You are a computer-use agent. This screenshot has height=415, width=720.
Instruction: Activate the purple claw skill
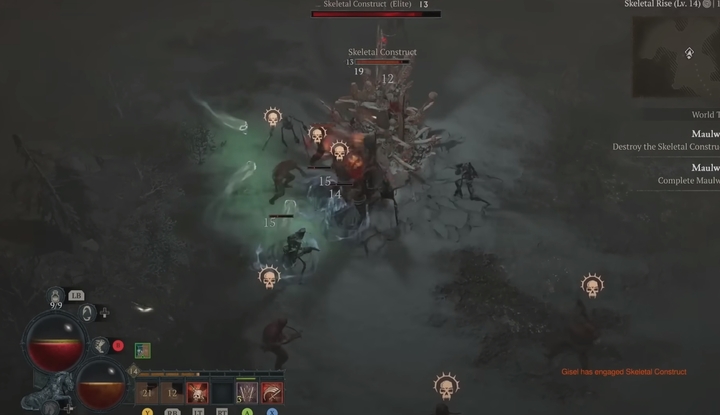click(246, 393)
